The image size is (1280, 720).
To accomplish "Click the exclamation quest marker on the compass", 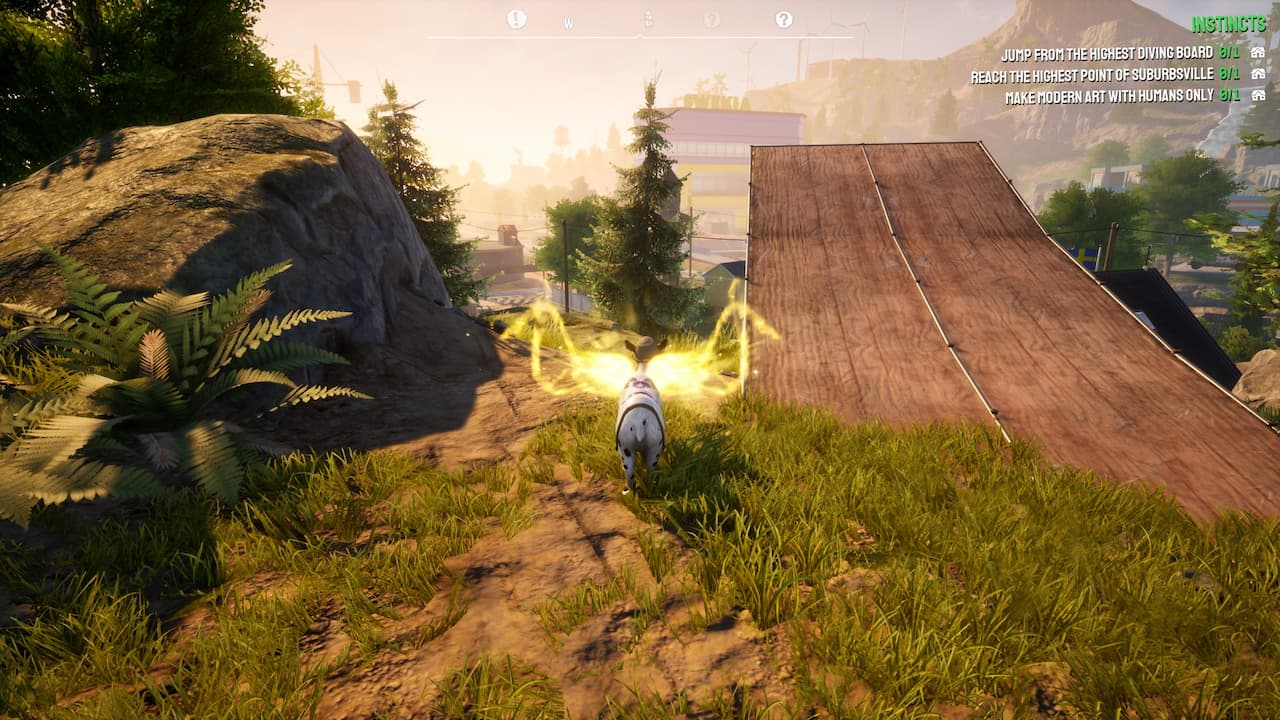I will click(x=515, y=18).
